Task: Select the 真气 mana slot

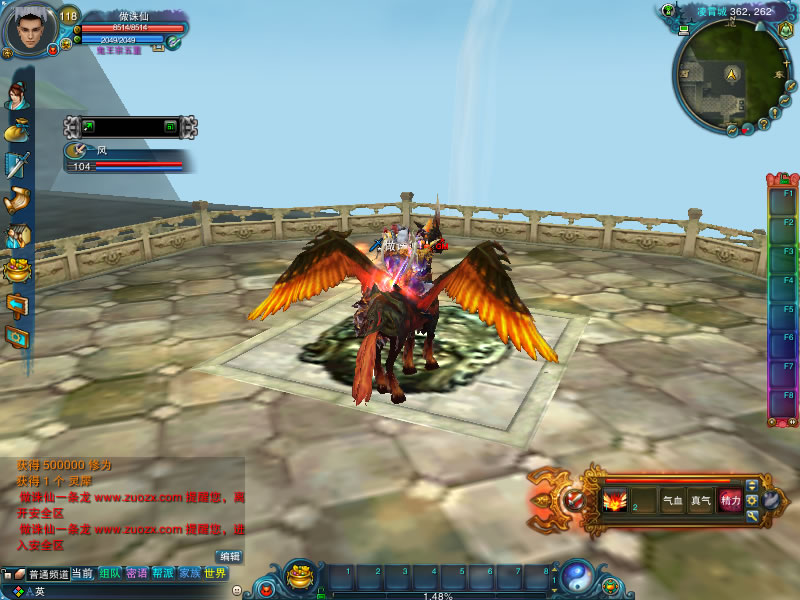Action: tap(701, 500)
